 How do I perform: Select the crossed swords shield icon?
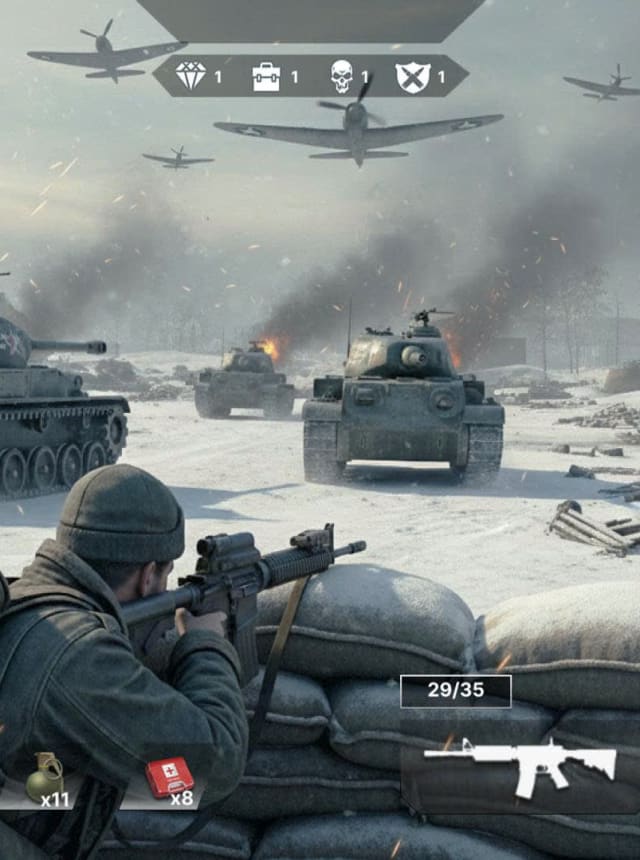pos(412,76)
